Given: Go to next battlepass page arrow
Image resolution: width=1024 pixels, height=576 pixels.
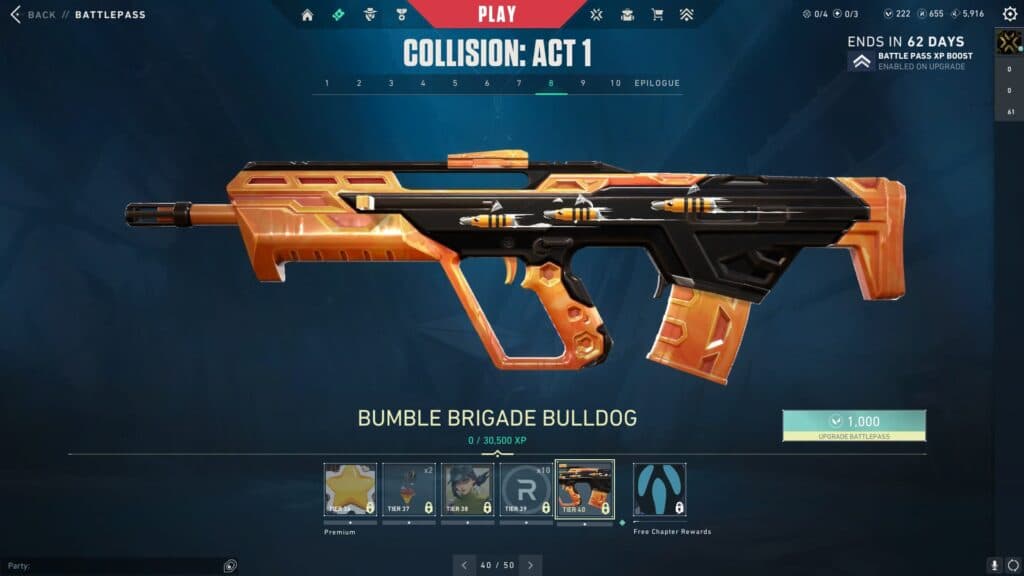Looking at the screenshot, I should [x=531, y=565].
